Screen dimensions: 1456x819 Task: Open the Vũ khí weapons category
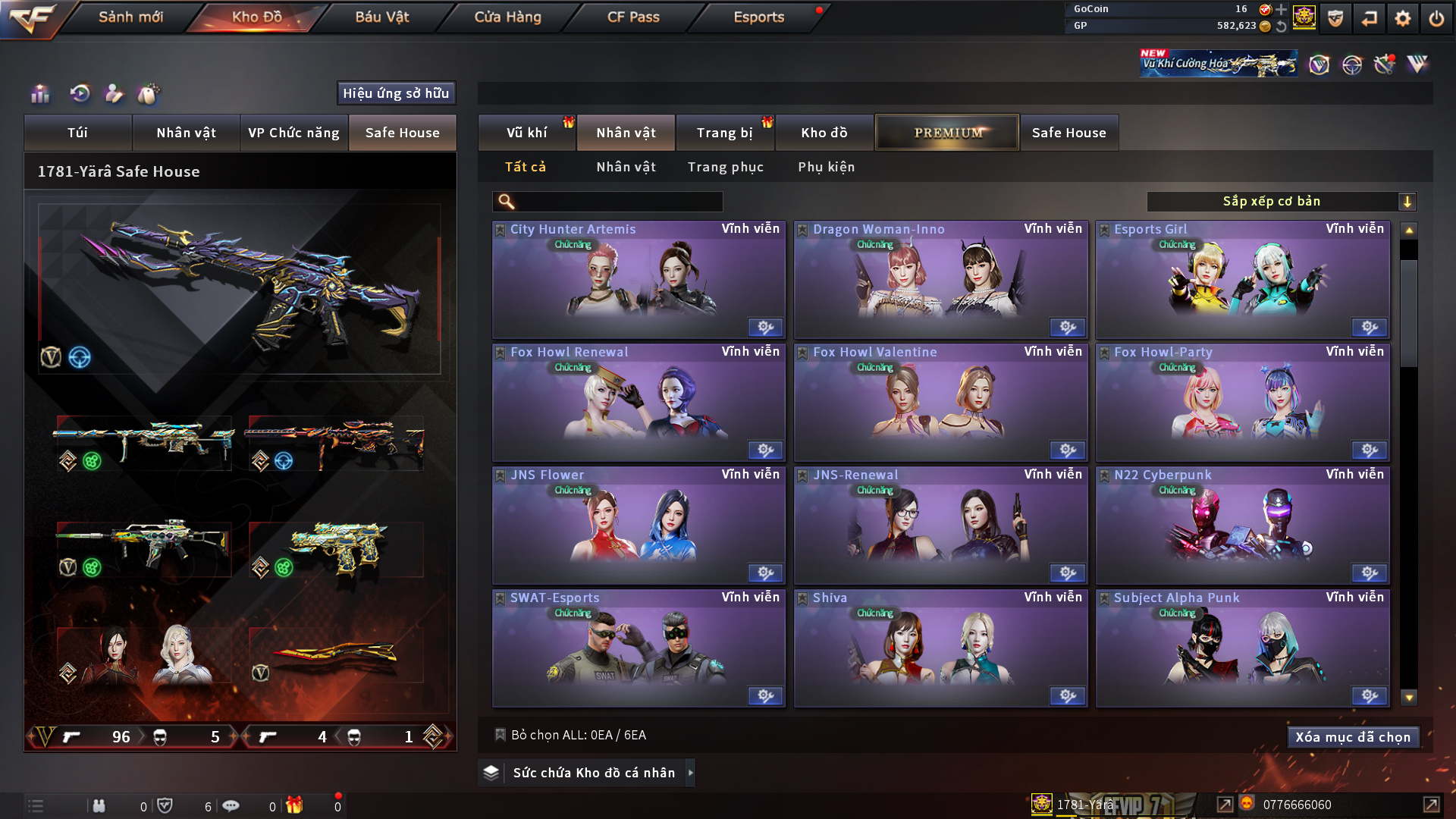pos(526,133)
